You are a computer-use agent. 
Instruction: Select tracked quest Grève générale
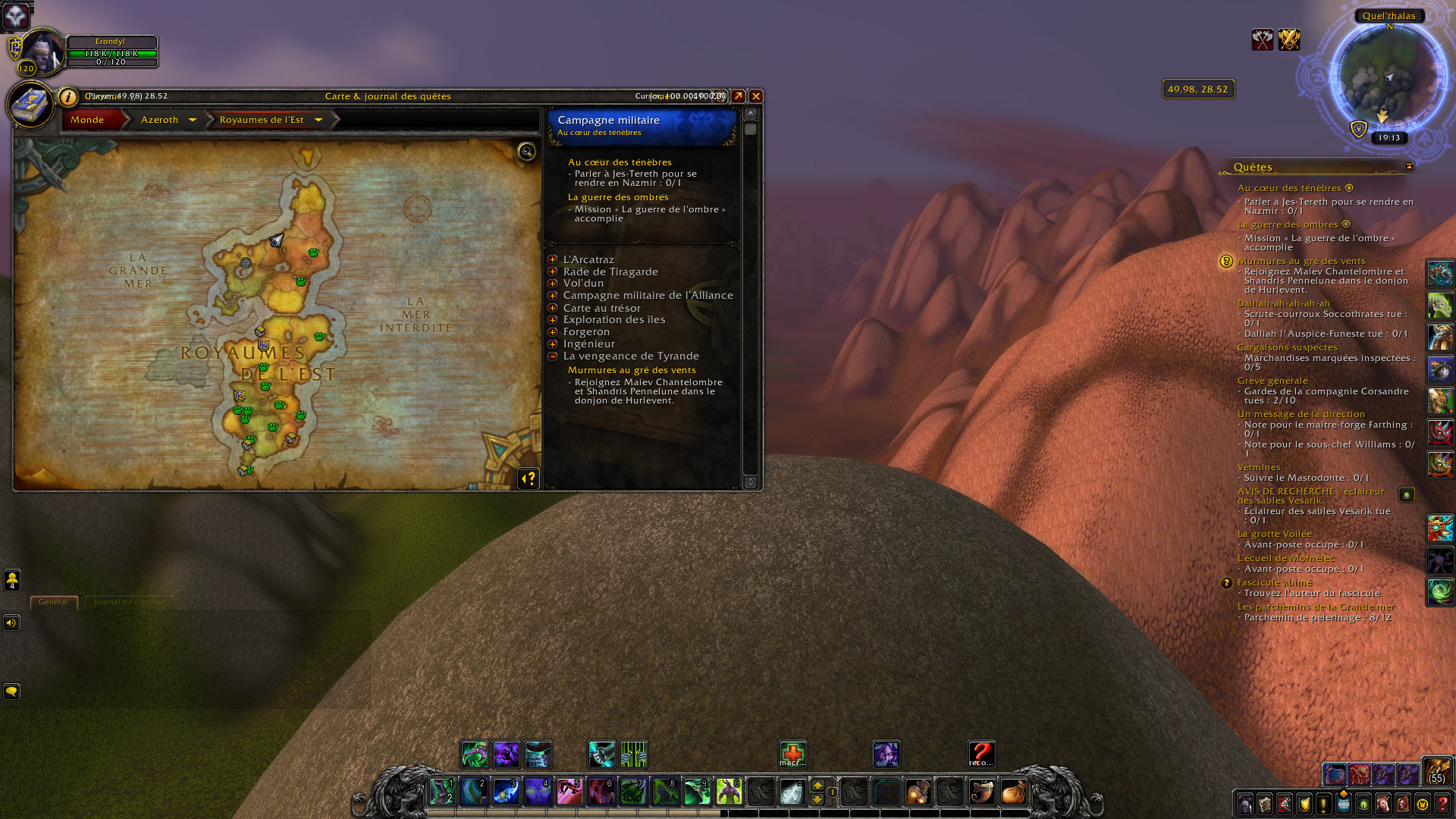coord(1272,381)
